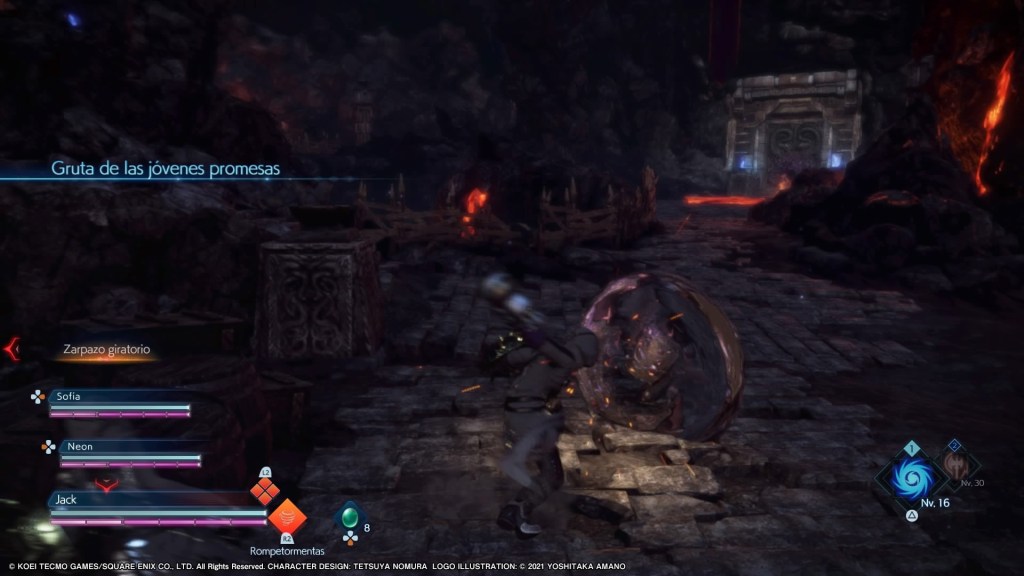1024x576 pixels.
Task: Activate the Rompetormentas ability icon
Action: 286,517
